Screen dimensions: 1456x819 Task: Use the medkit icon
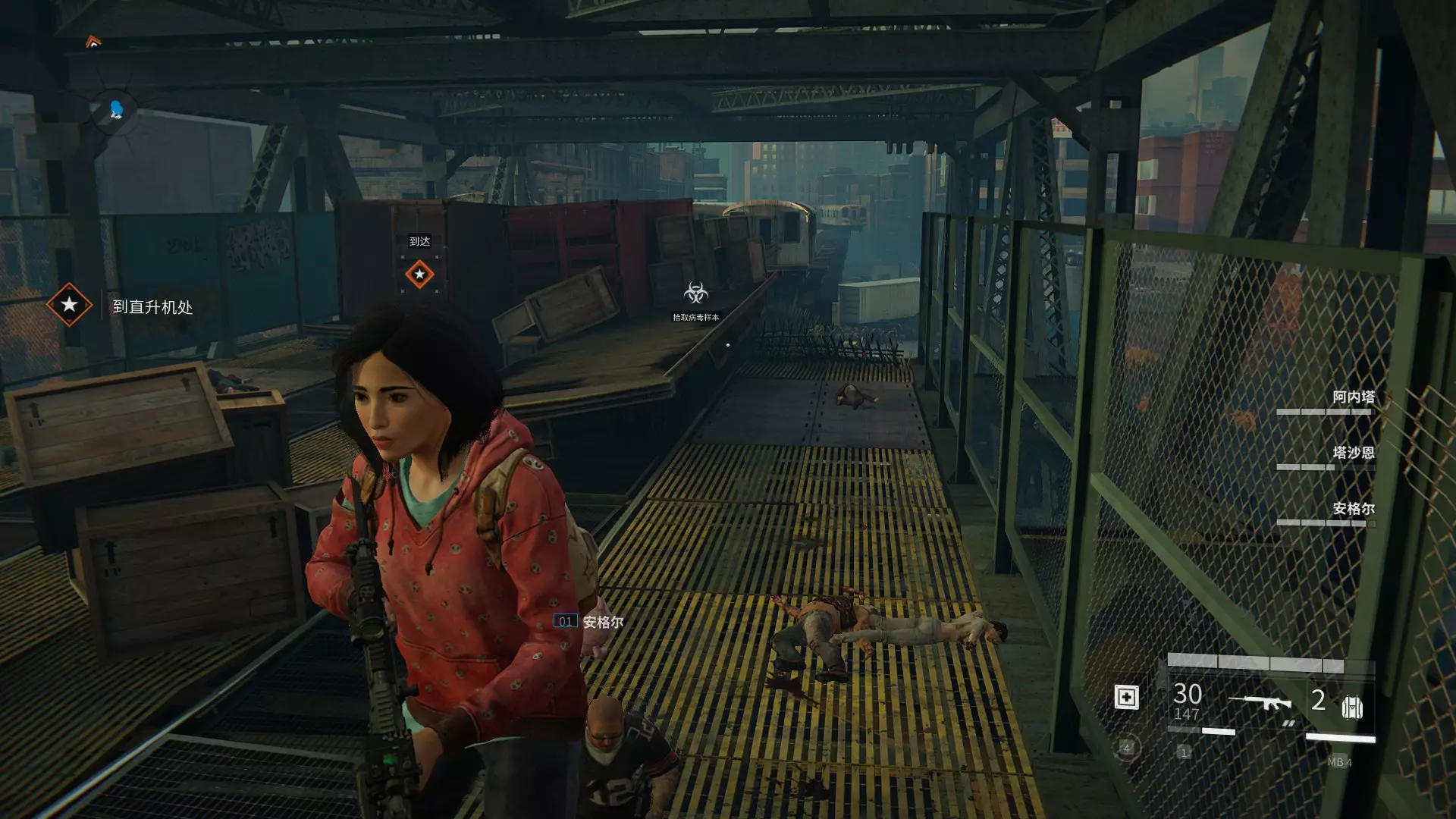tap(1126, 697)
